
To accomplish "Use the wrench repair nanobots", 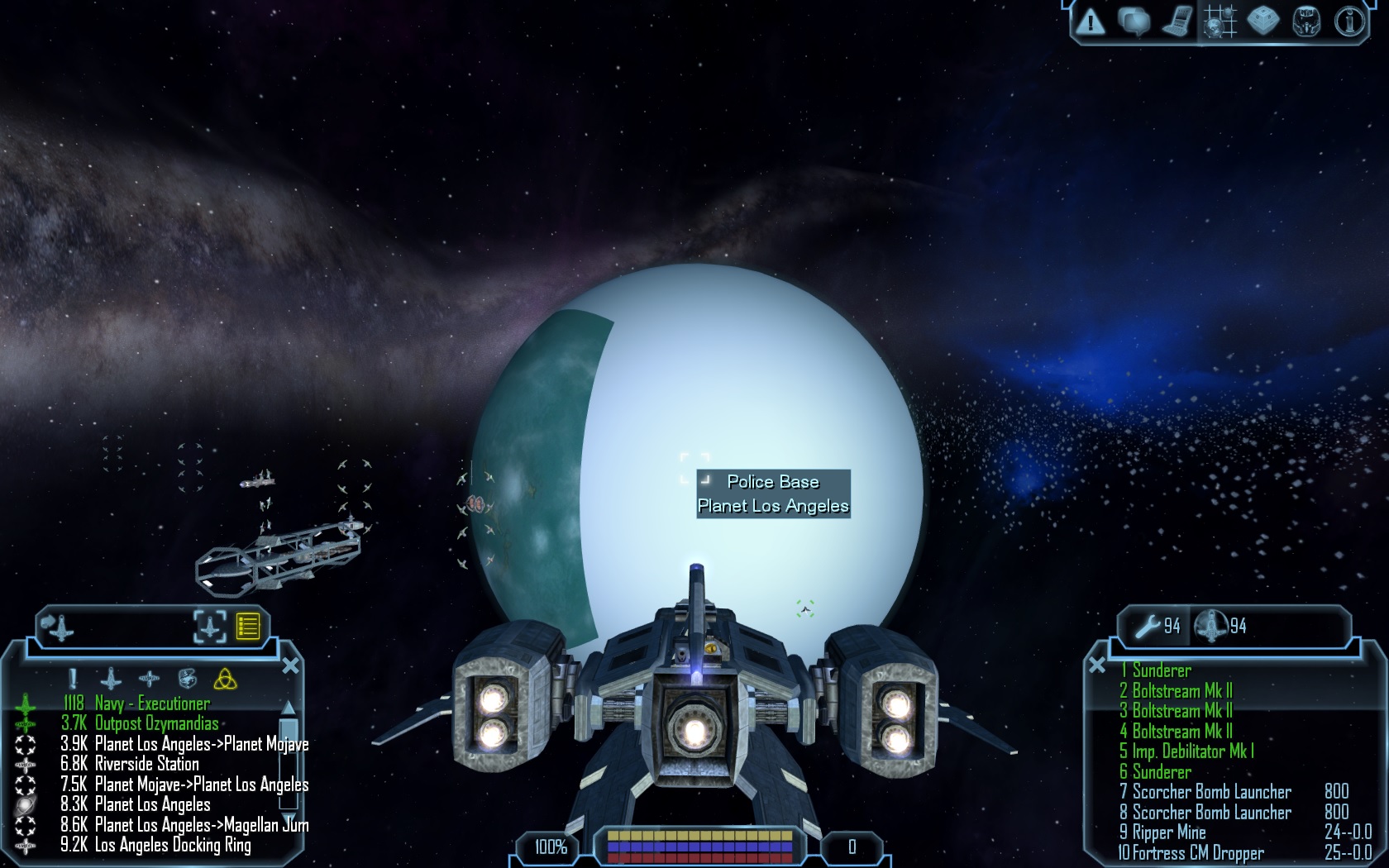I will pyautogui.click(x=1147, y=626).
